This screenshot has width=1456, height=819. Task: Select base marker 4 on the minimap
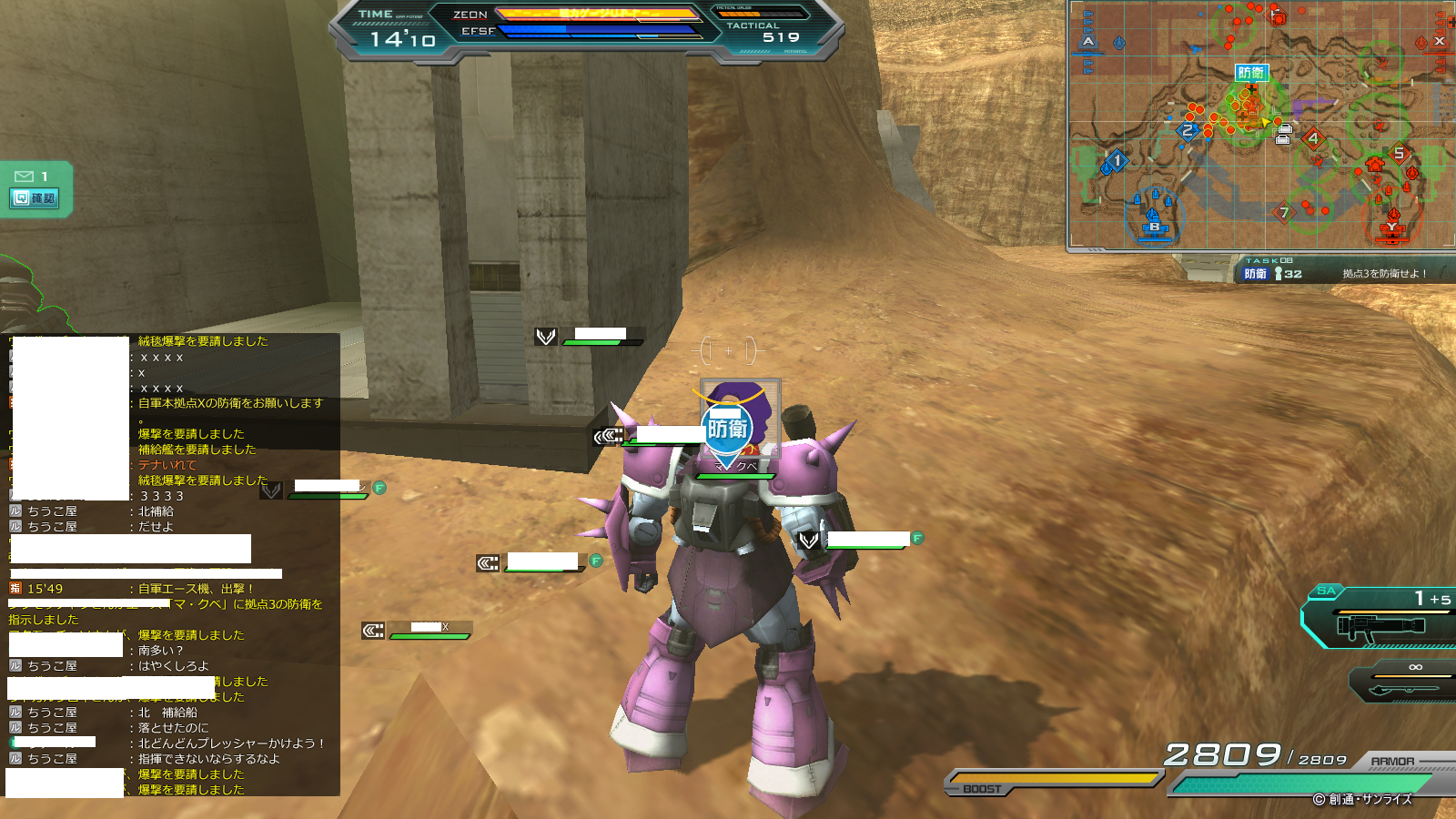click(x=1312, y=138)
